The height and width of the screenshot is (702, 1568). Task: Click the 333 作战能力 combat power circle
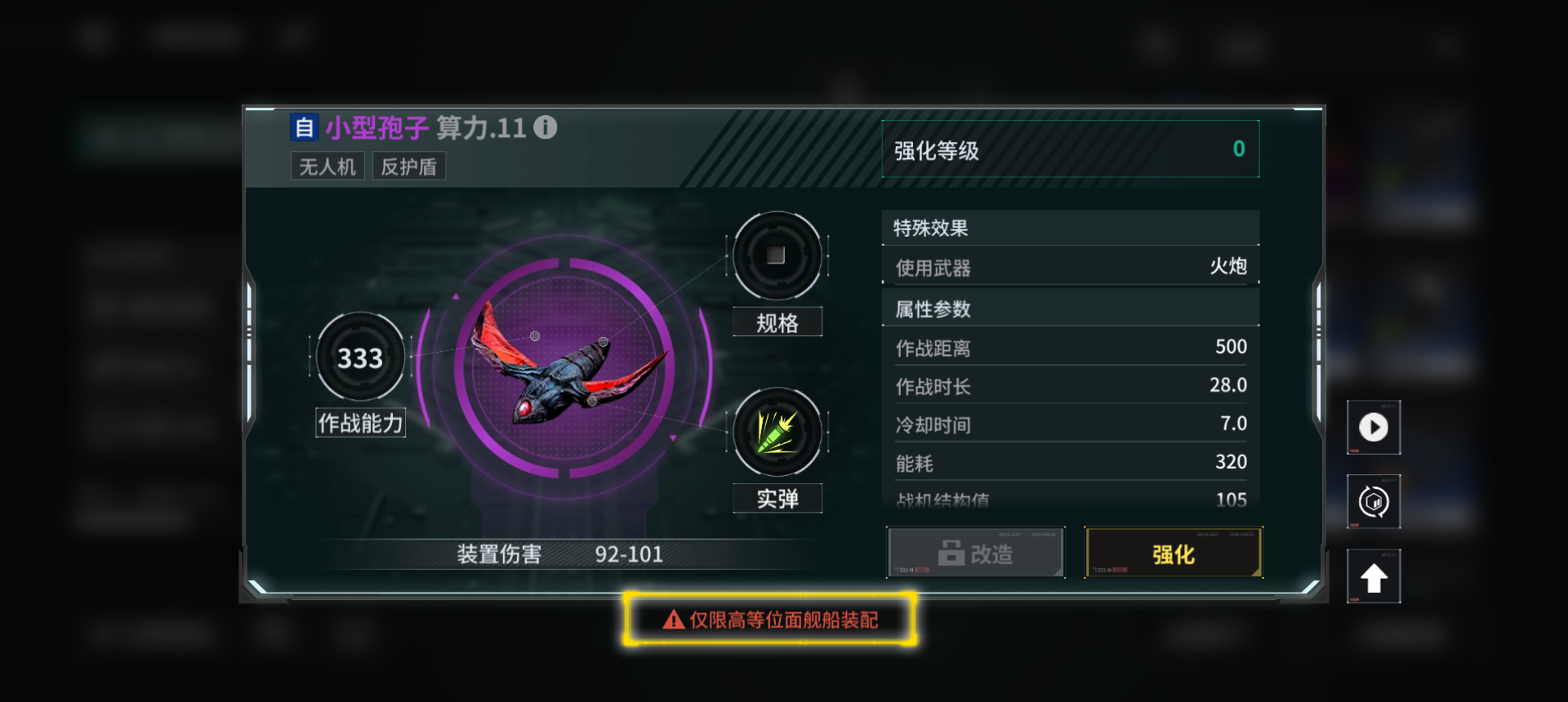[x=359, y=357]
